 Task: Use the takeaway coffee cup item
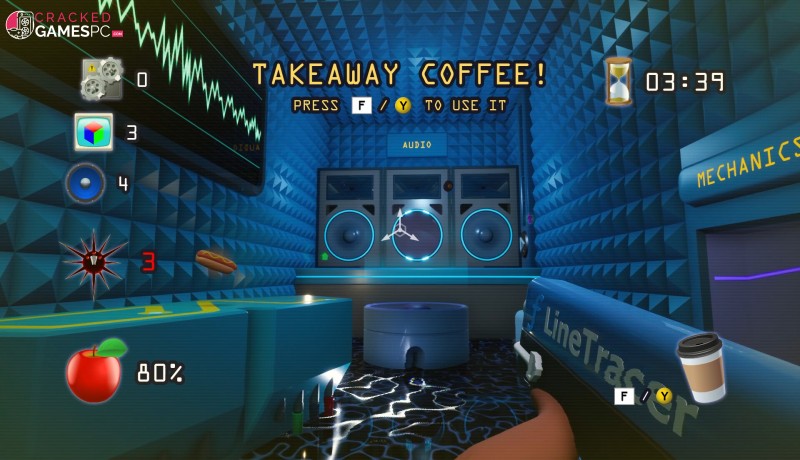(700, 366)
